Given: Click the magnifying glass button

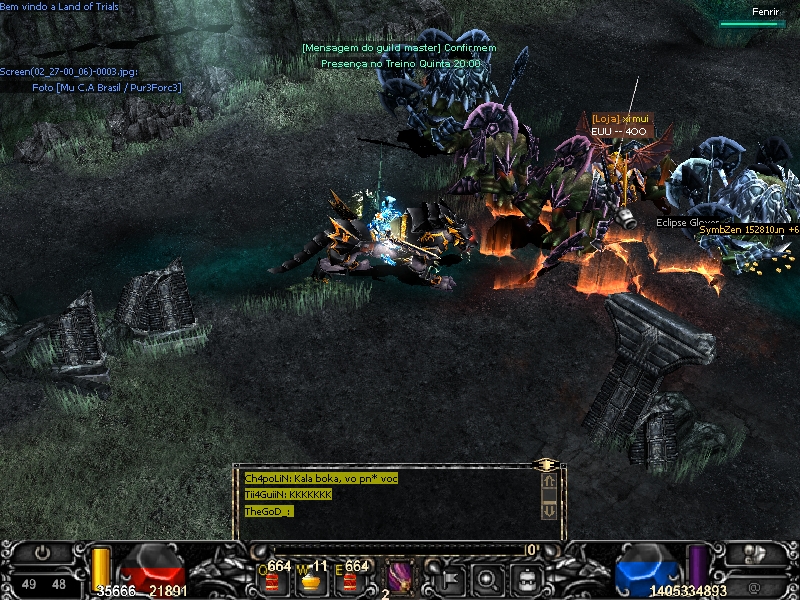Looking at the screenshot, I should click(x=487, y=577).
